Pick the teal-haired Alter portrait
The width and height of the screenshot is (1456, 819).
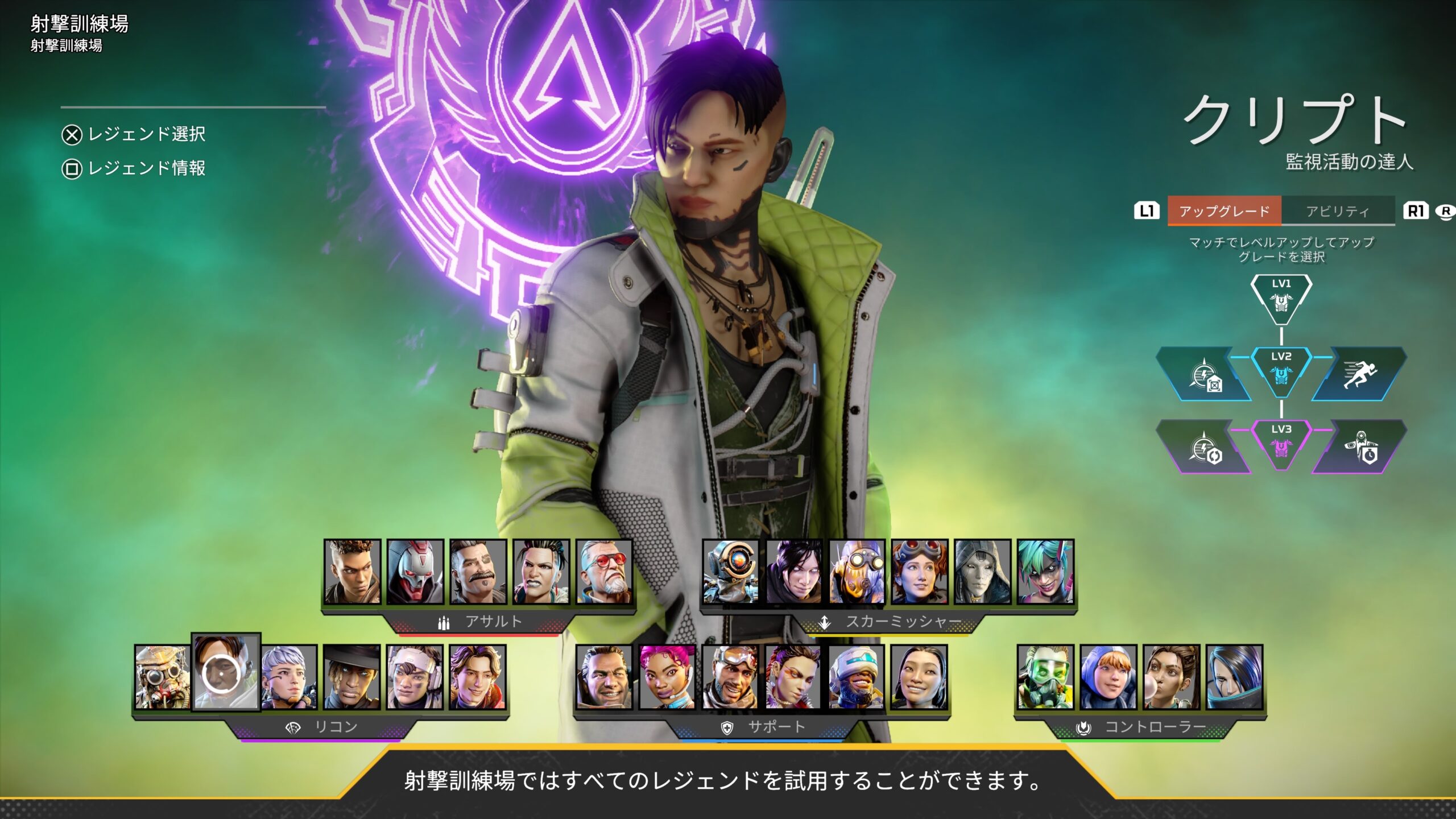click(1045, 572)
